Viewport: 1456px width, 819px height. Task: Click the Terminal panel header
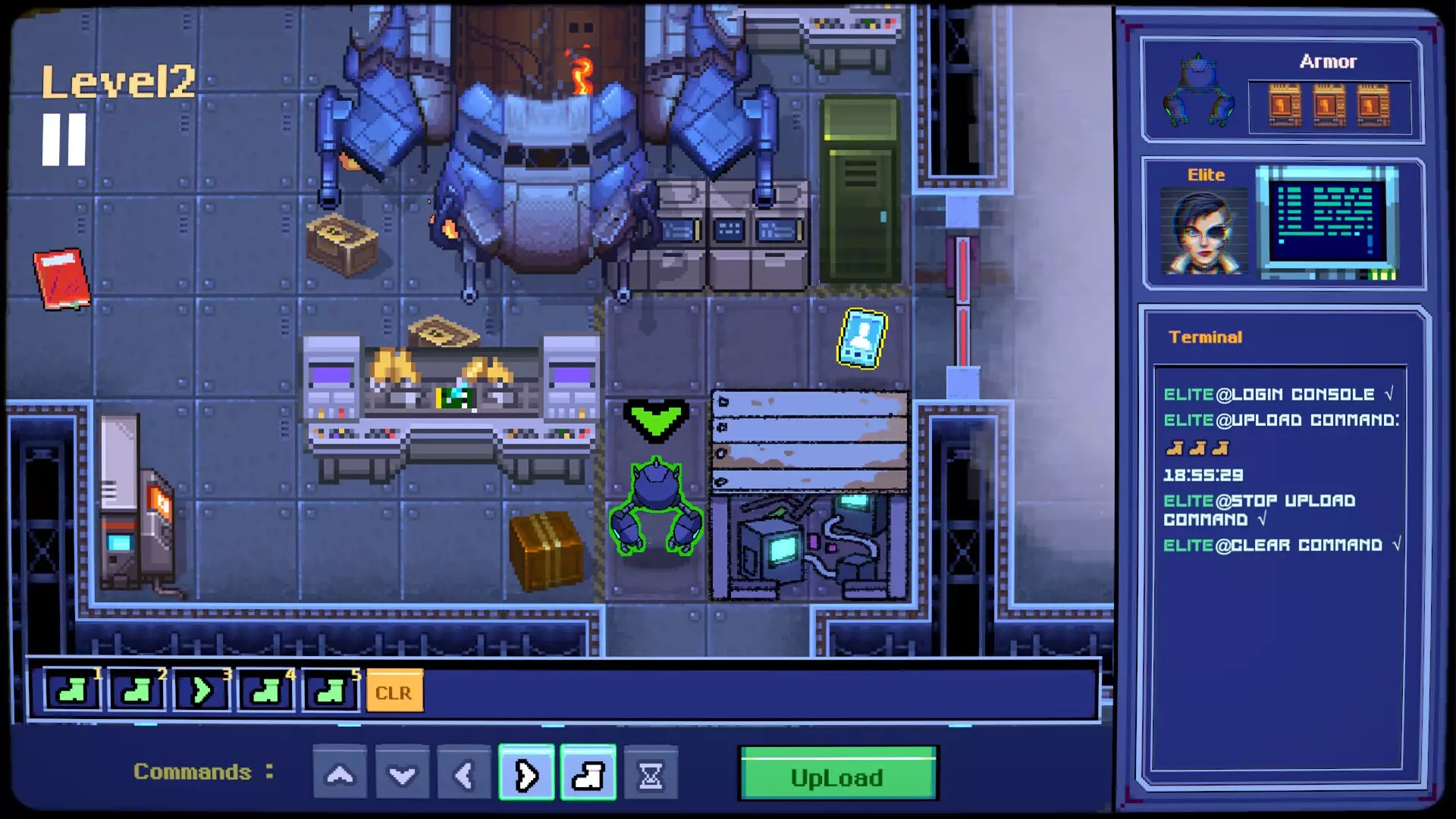tap(1206, 337)
